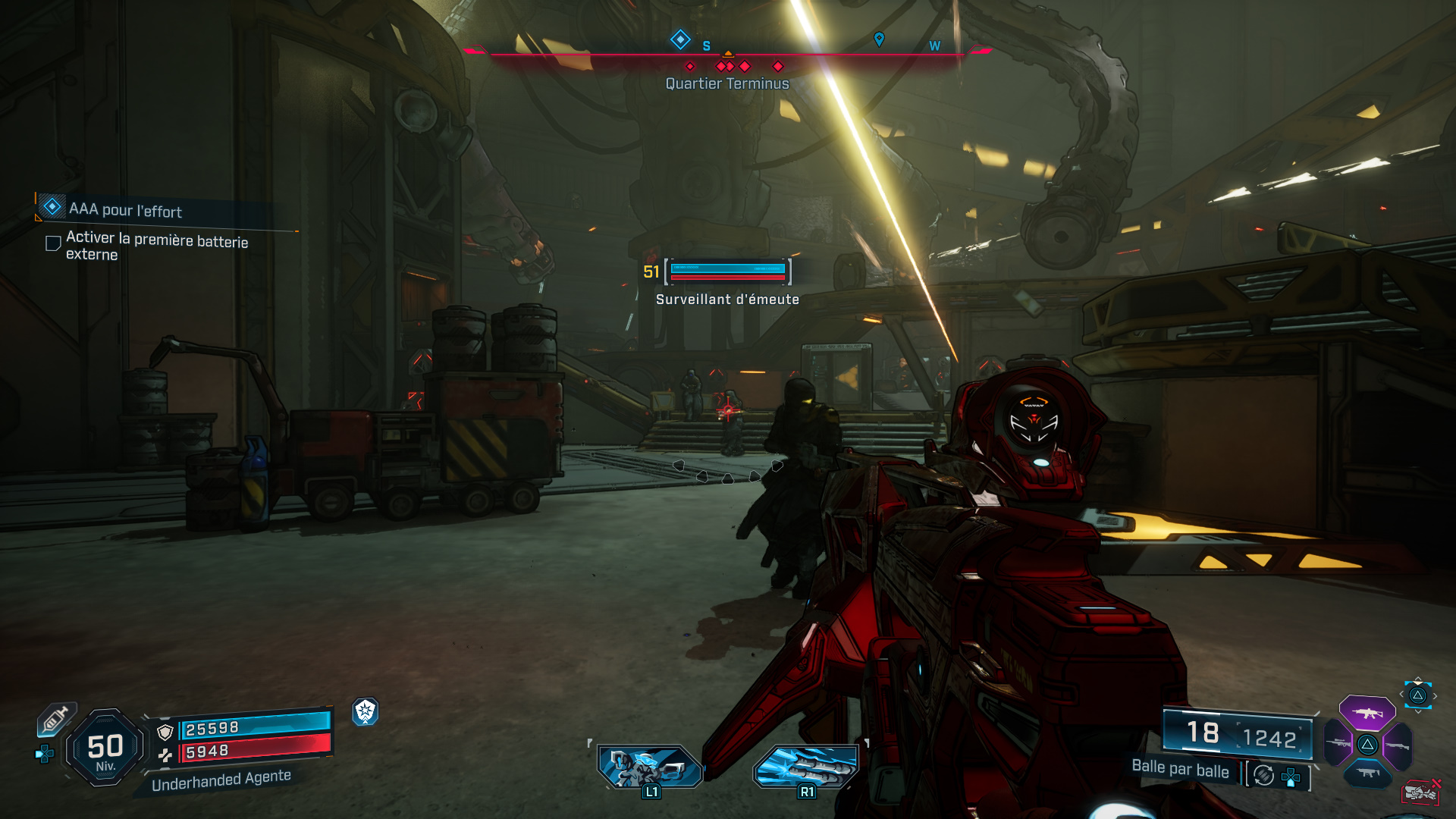The width and height of the screenshot is (1456, 819).
Task: Toggle the "Balle par balle" fire mode icon
Action: click(1263, 775)
